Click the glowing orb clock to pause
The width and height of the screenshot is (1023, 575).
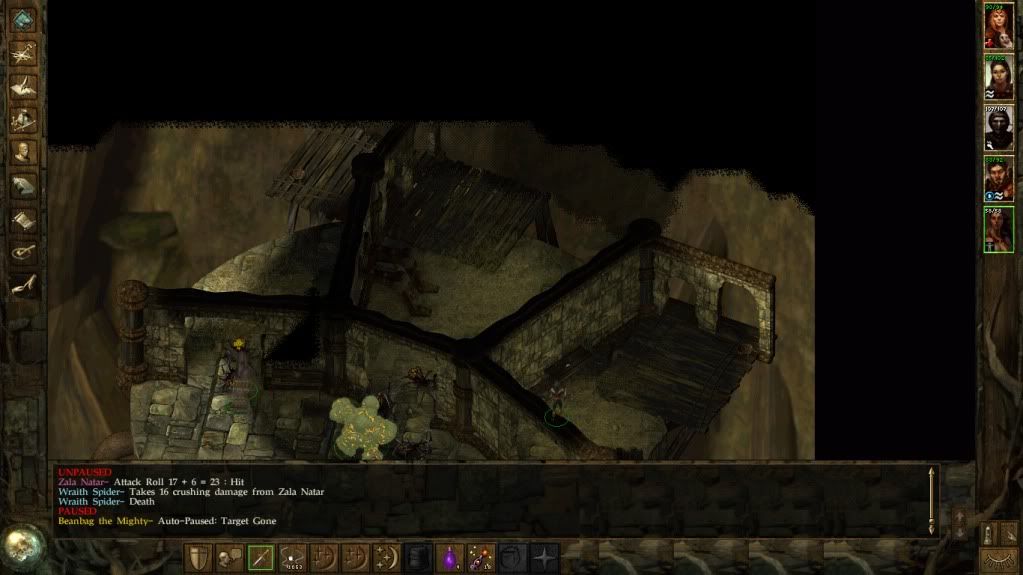tap(22, 545)
